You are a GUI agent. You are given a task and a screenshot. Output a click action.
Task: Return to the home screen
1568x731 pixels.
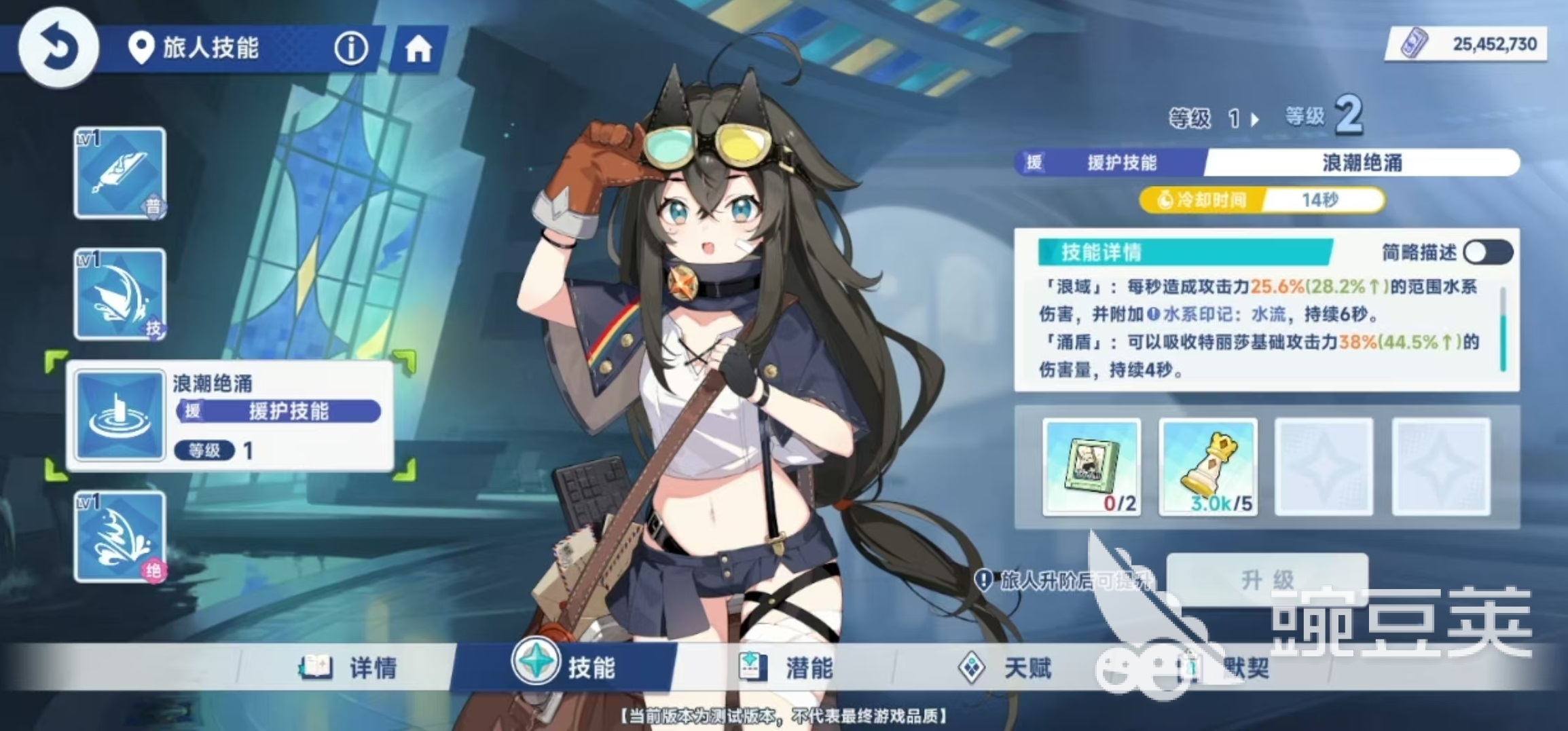[418, 50]
